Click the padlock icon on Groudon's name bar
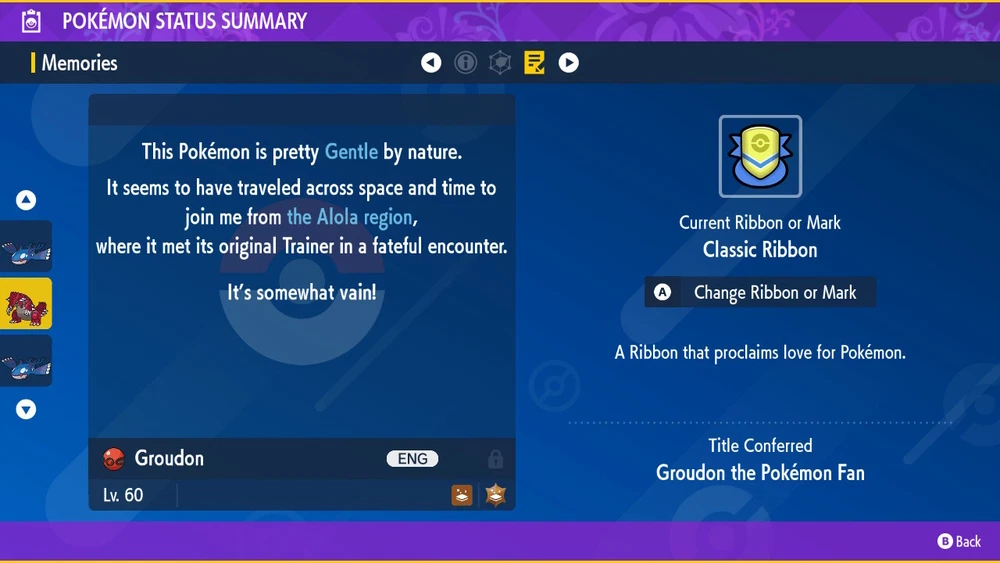Viewport: 1000px width, 563px height. coord(495,459)
